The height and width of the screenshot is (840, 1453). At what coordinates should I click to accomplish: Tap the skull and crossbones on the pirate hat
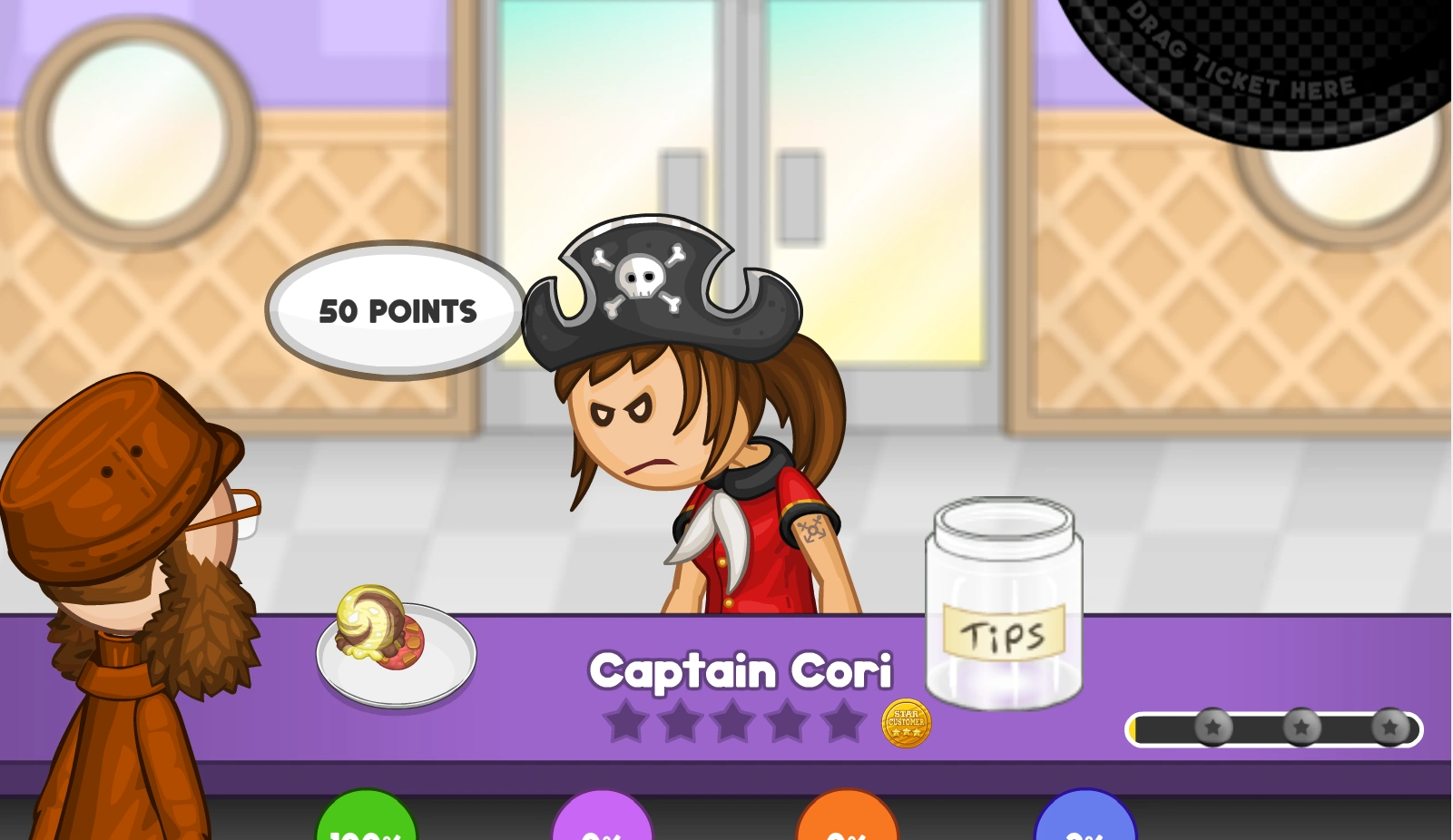(642, 279)
